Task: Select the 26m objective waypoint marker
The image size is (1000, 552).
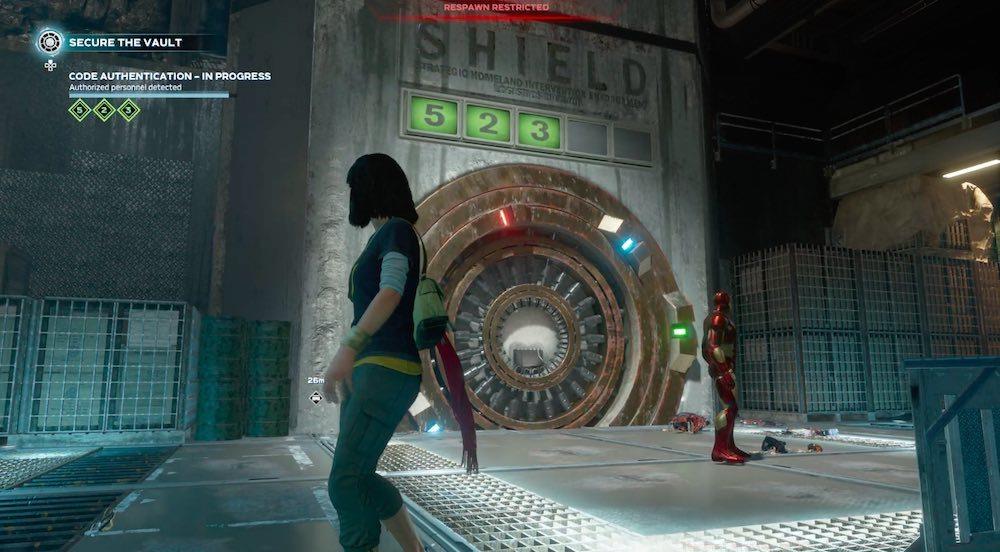Action: click(x=316, y=397)
